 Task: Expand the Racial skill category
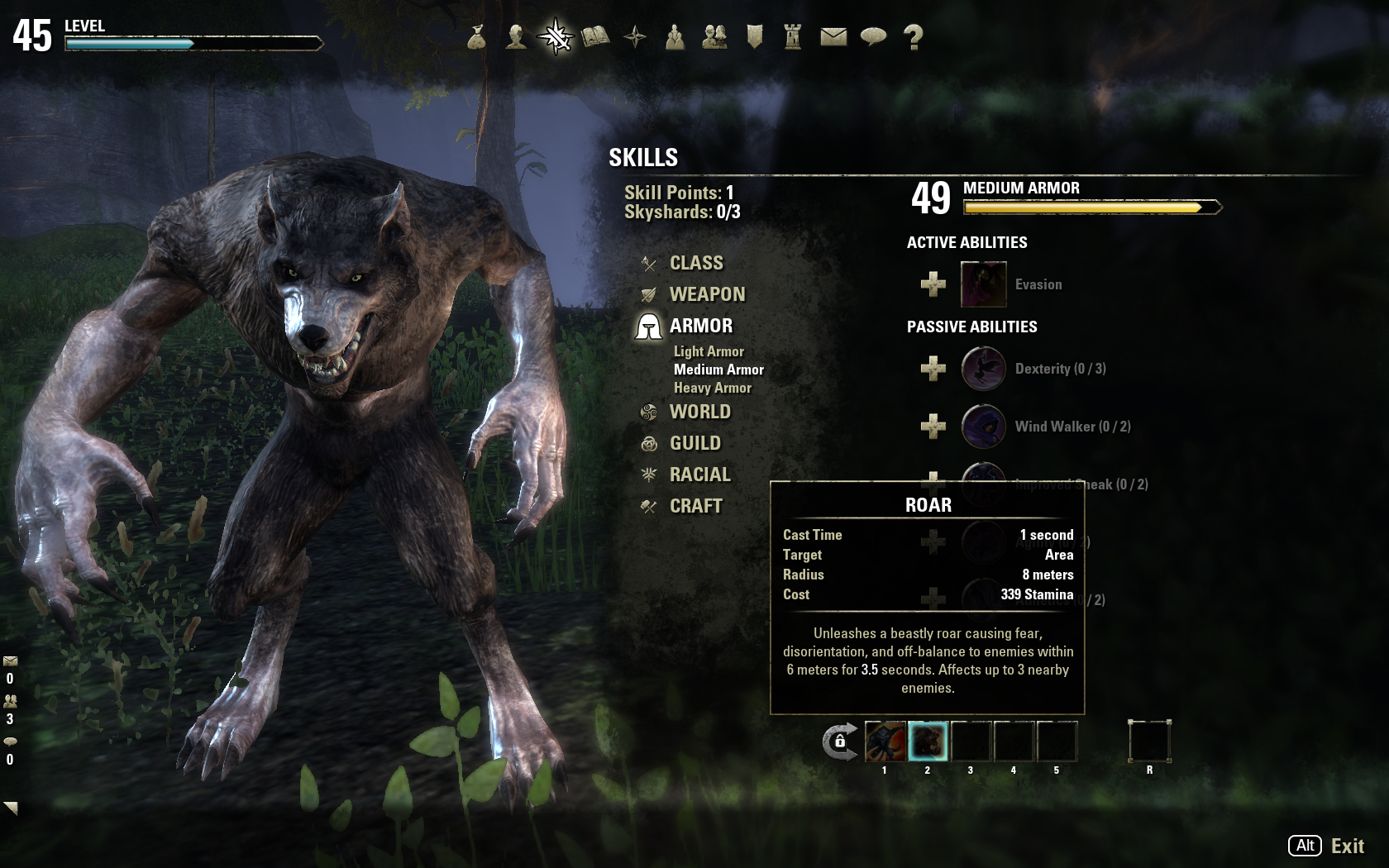[699, 475]
